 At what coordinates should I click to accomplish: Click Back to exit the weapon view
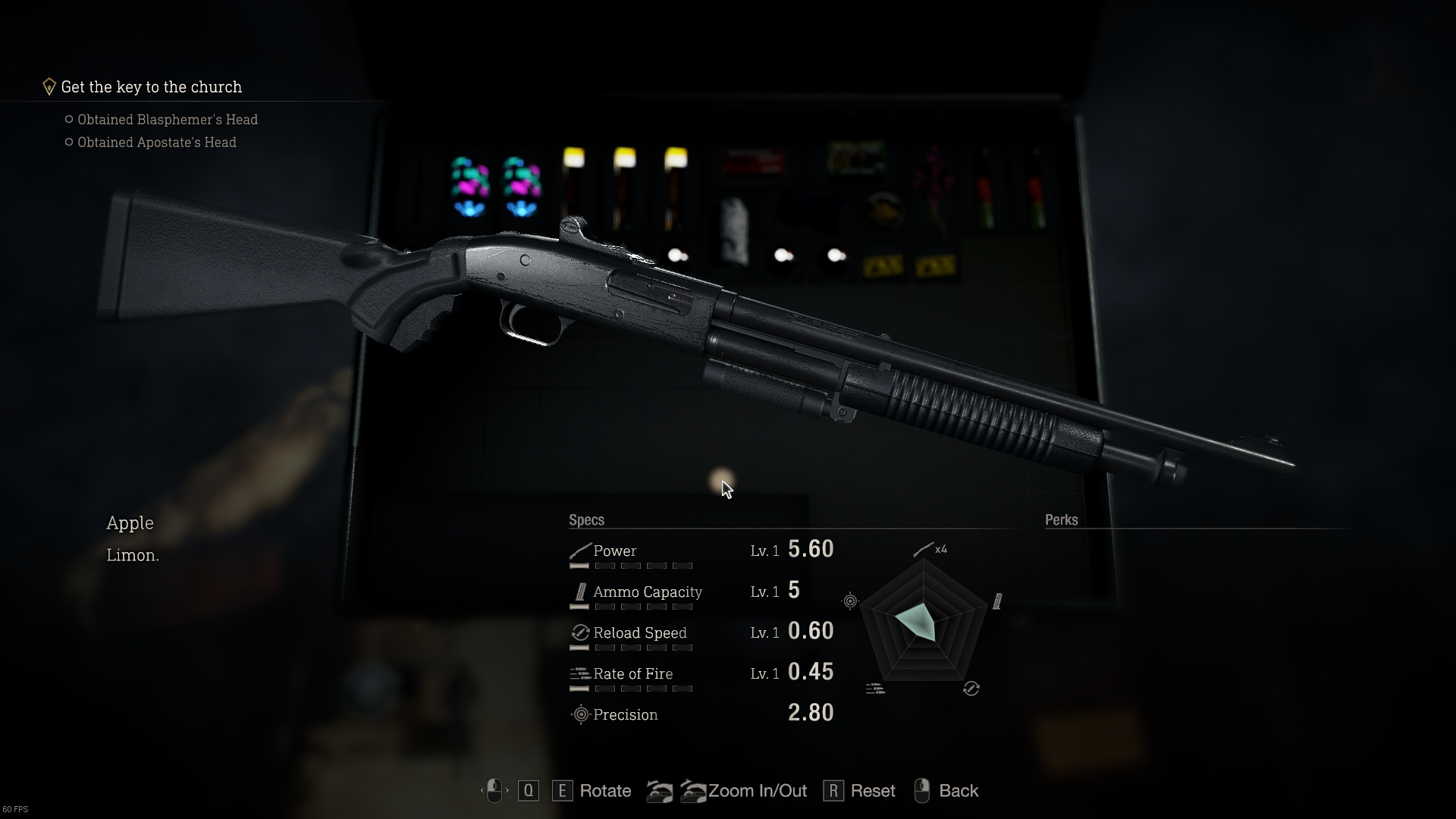pyautogui.click(x=959, y=790)
